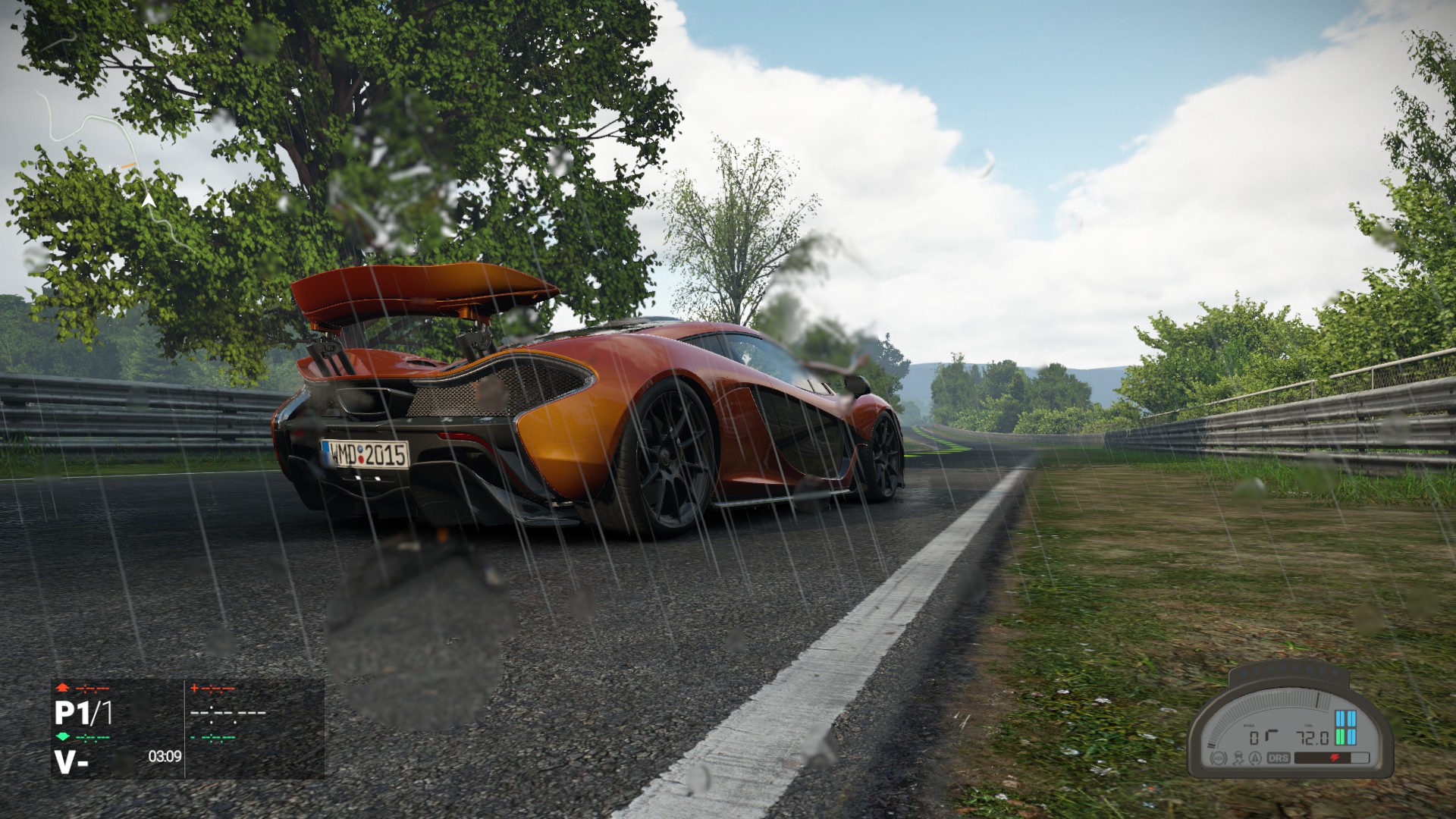Toggle the DRS indicator on the dash
Screen dimensions: 1456x819
(1277, 758)
